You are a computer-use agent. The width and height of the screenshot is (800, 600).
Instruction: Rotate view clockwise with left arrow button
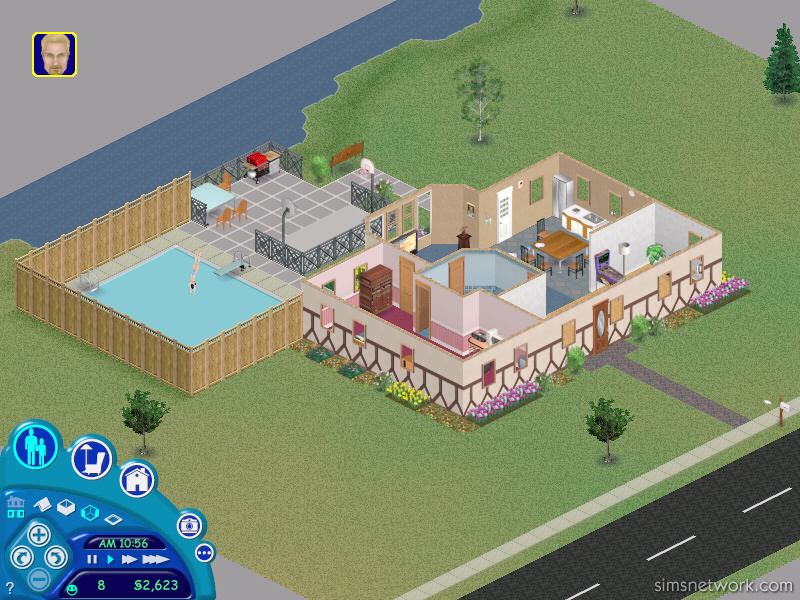pyautogui.click(x=21, y=557)
